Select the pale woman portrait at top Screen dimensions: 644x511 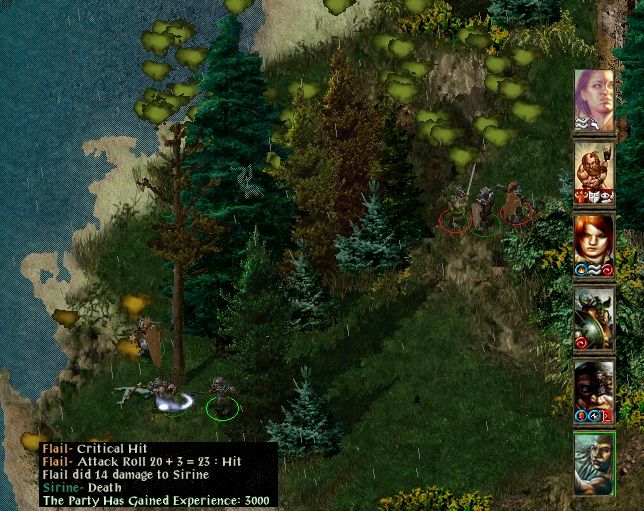[x=594, y=98]
